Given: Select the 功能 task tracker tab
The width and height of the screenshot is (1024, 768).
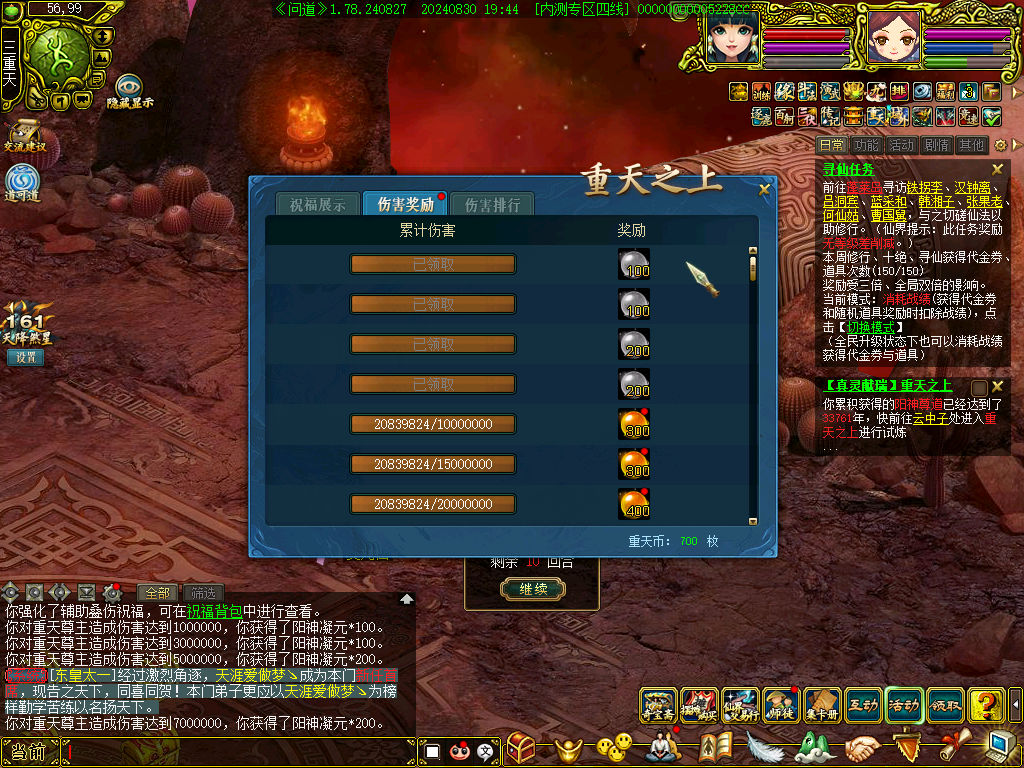Looking at the screenshot, I should [867, 145].
